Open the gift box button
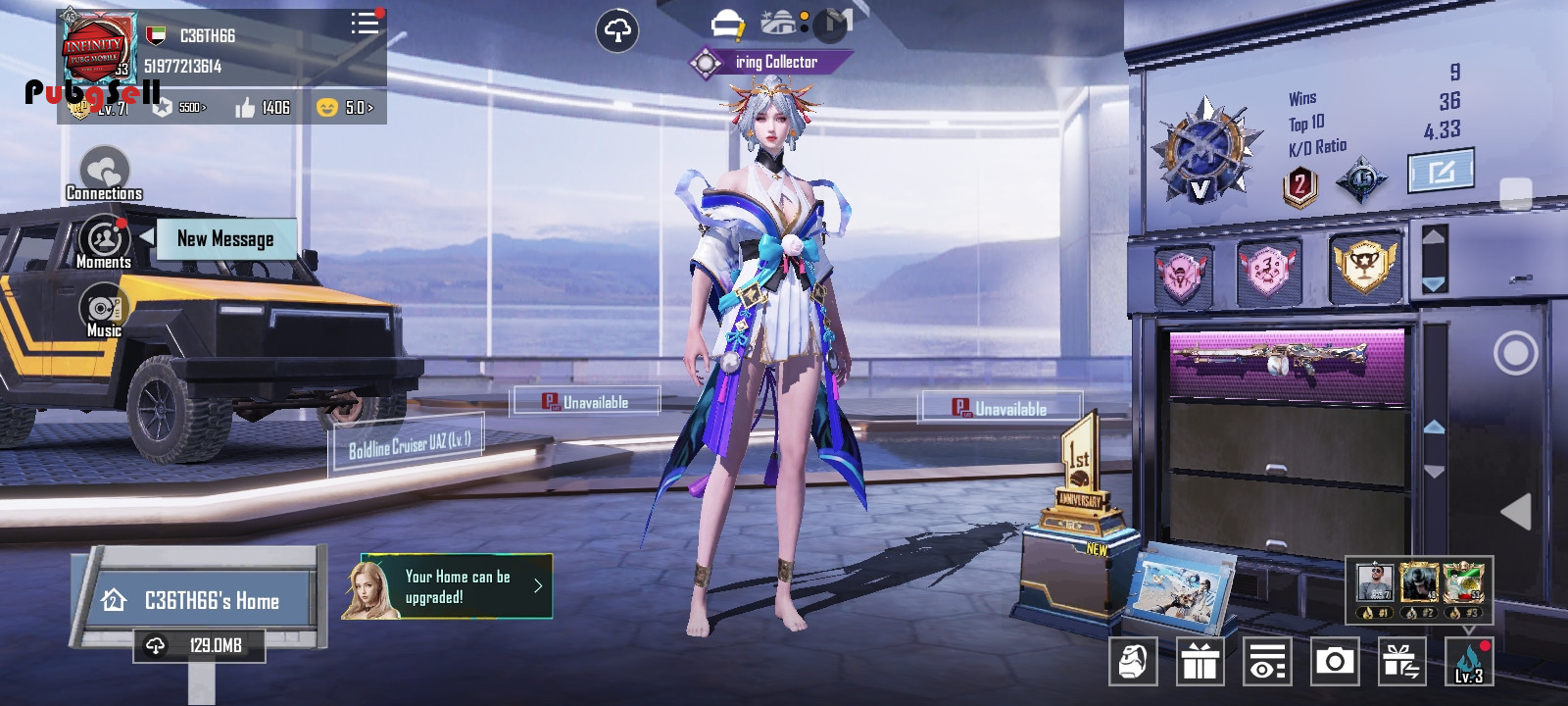The height and width of the screenshot is (706, 1568). click(1200, 663)
